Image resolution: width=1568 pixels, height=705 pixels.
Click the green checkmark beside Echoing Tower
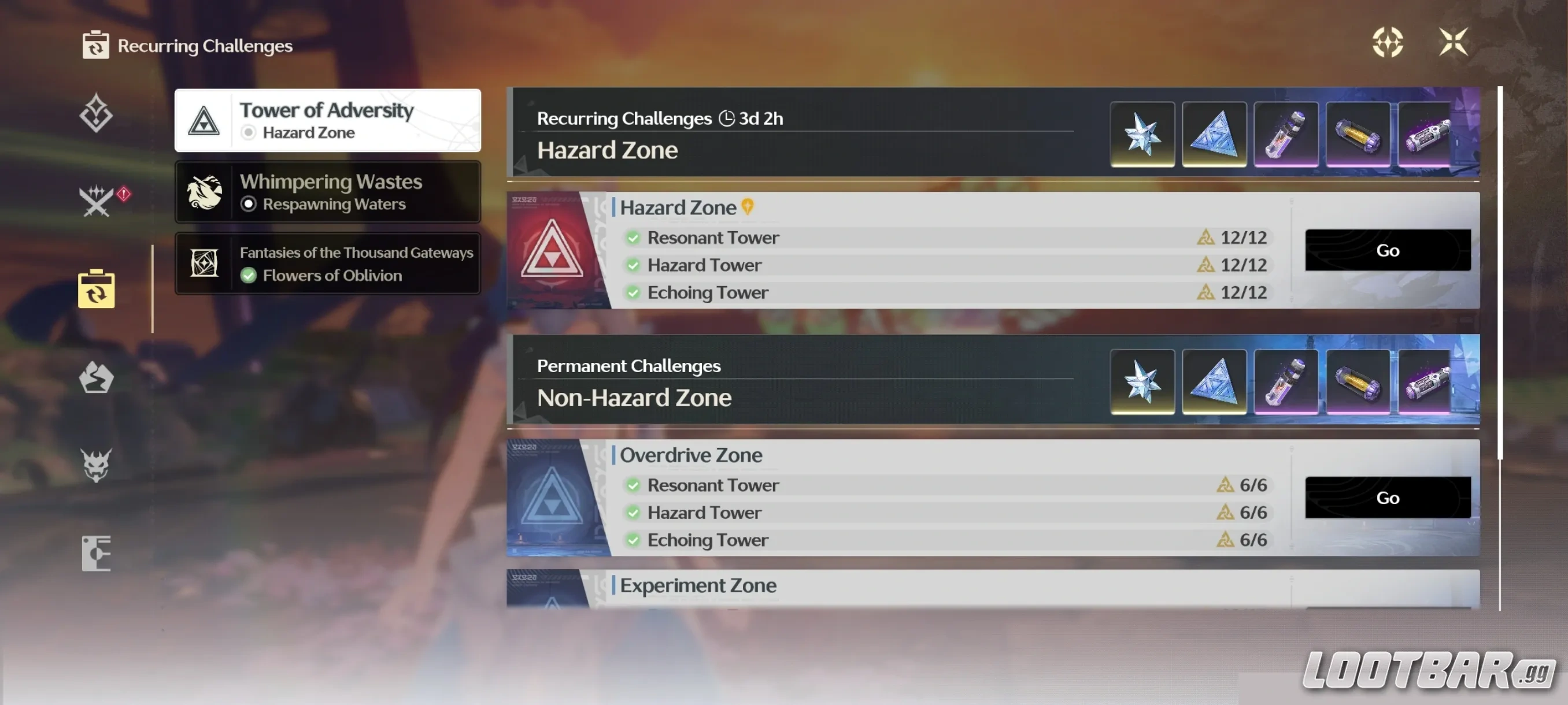click(x=633, y=292)
